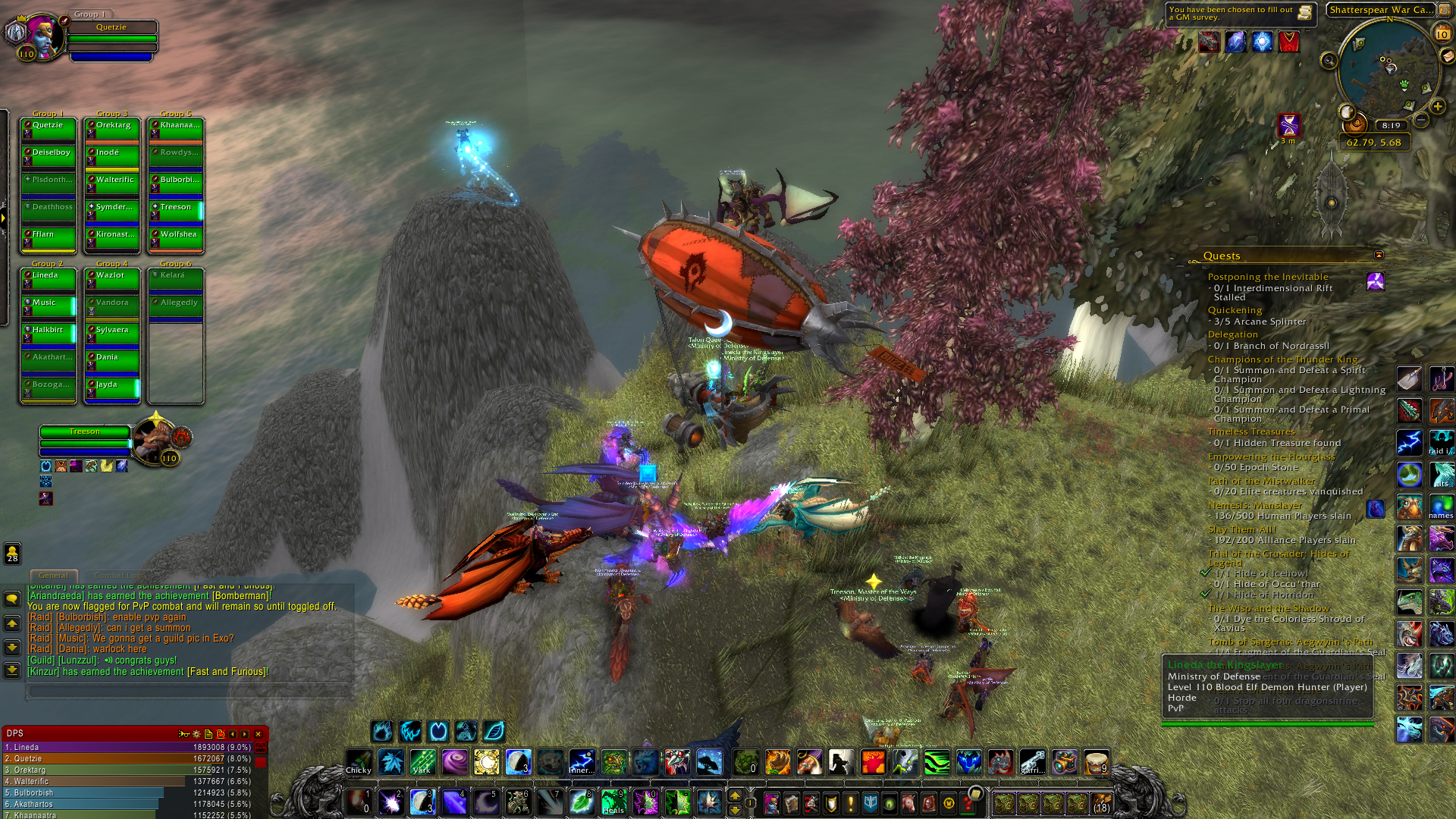The width and height of the screenshot is (1456, 819).
Task: Zoom in the minimap with the plus button
Action: pyautogui.click(x=1437, y=106)
